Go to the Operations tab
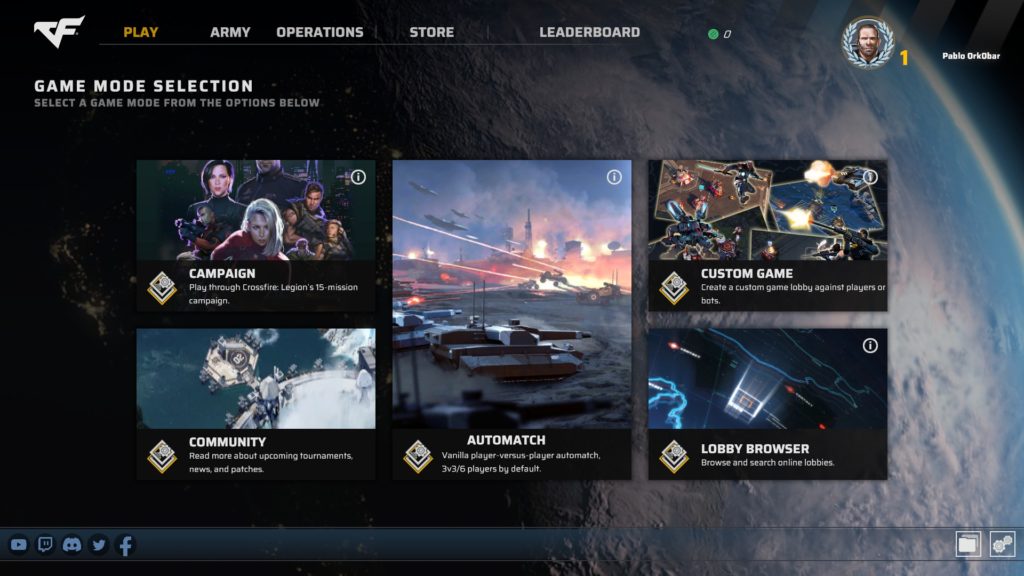This screenshot has width=1024, height=576. click(x=320, y=32)
